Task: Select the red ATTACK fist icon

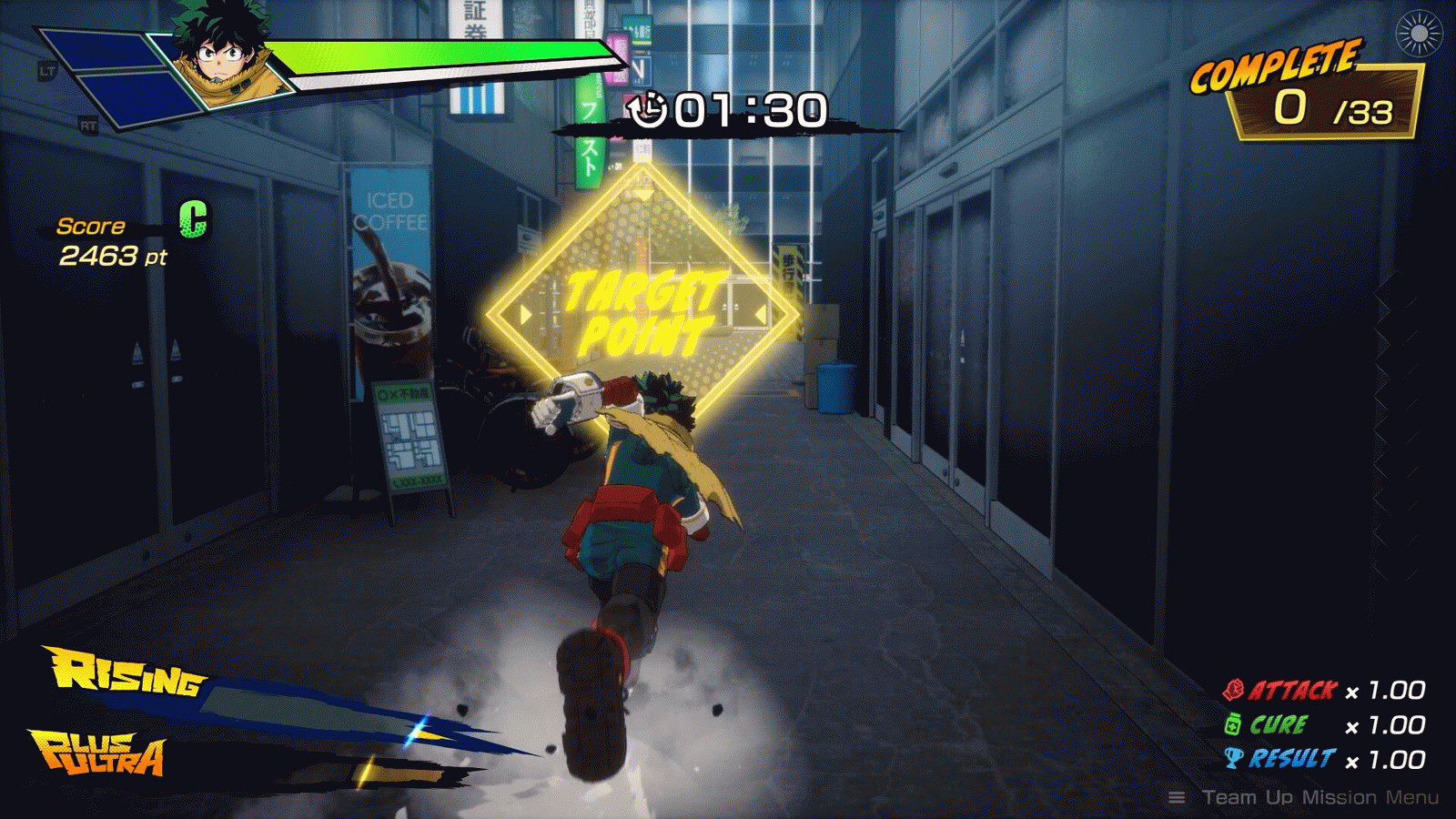Action: coord(1234,691)
